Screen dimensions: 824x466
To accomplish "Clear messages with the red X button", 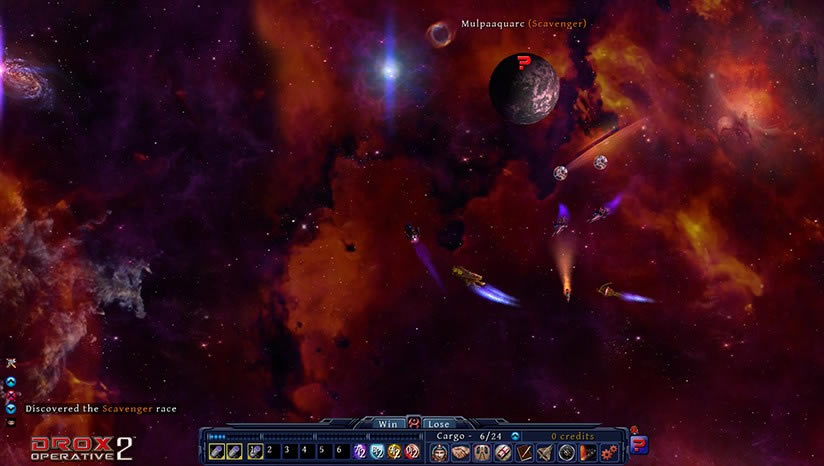I will click(x=11, y=395).
